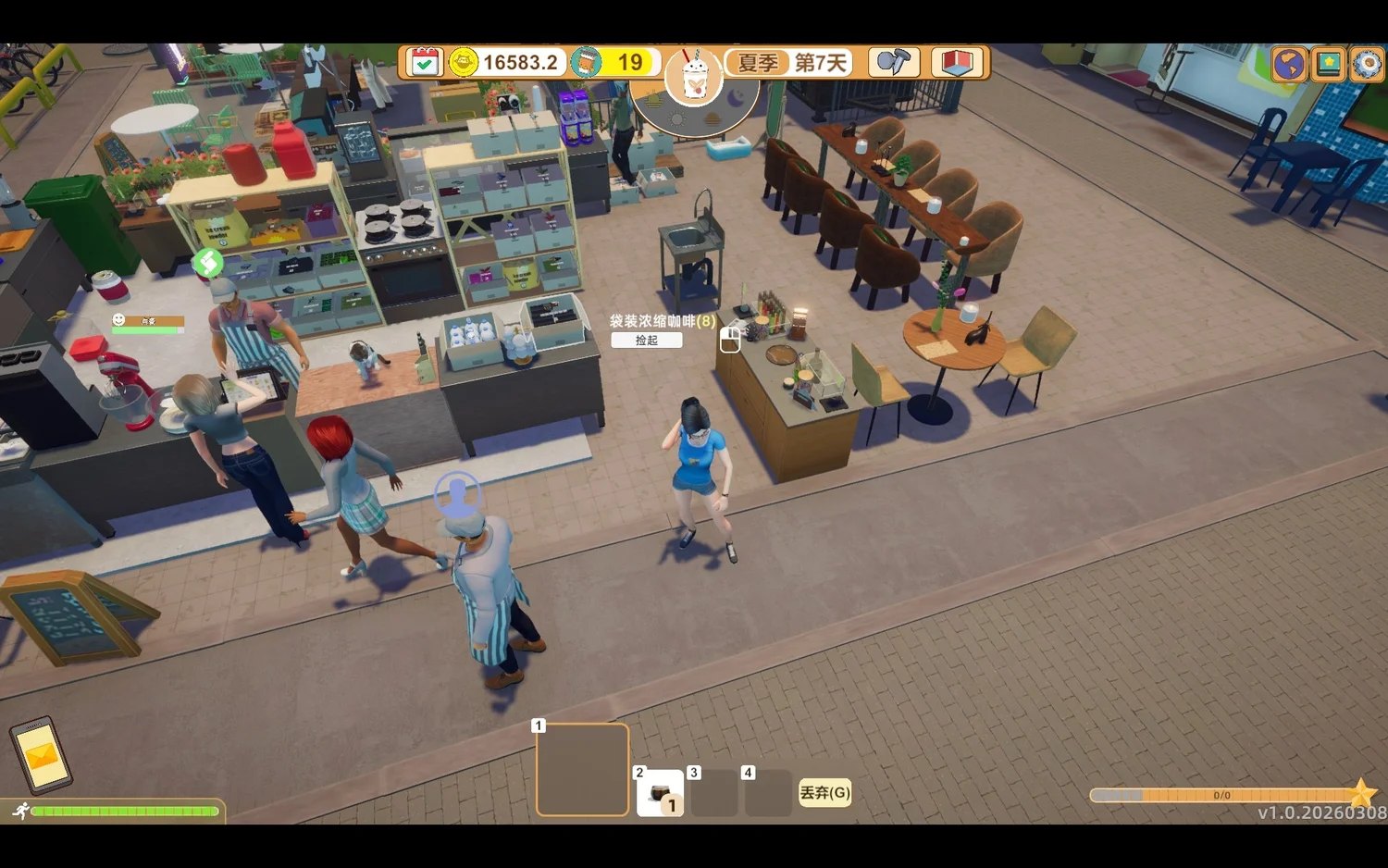The image size is (1388, 868).
Task: Select the highlighted hotbar slot 1
Action: pos(582,770)
